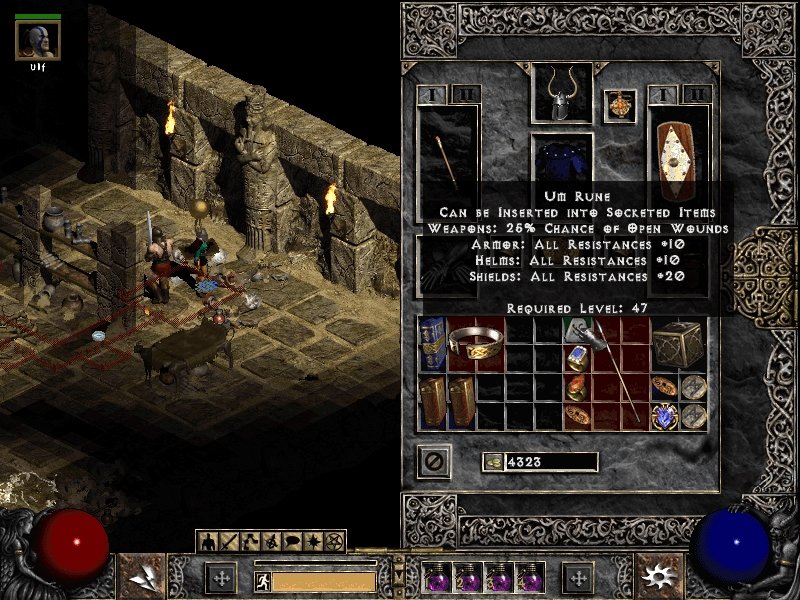Click the mercenary Ulf portrait
The width and height of the screenshot is (800, 600).
point(38,40)
